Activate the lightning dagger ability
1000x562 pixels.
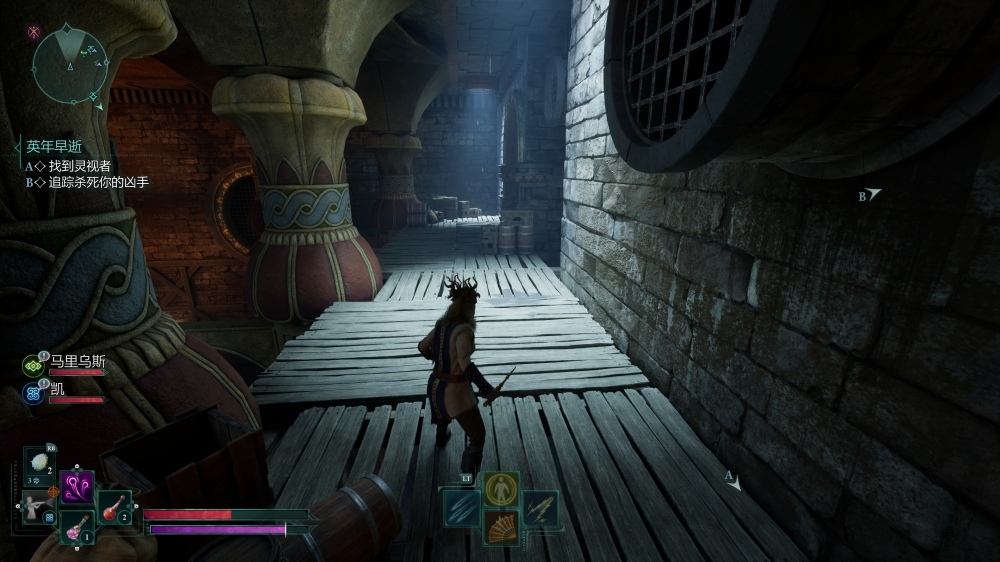click(540, 508)
